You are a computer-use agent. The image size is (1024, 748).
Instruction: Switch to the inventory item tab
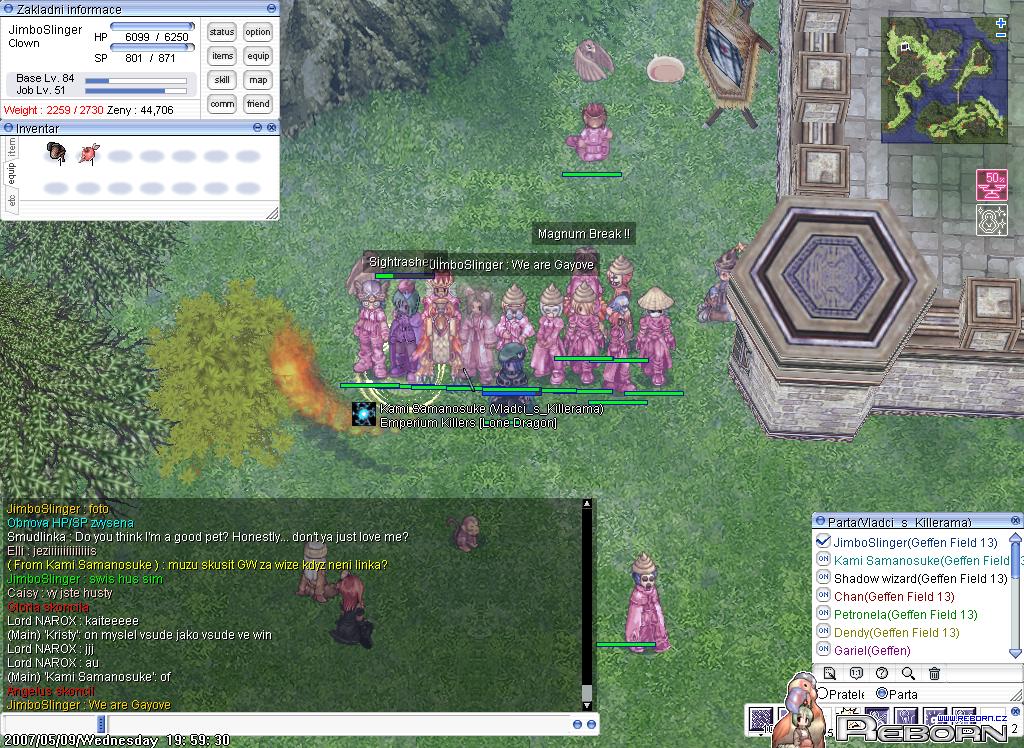tap(12, 146)
